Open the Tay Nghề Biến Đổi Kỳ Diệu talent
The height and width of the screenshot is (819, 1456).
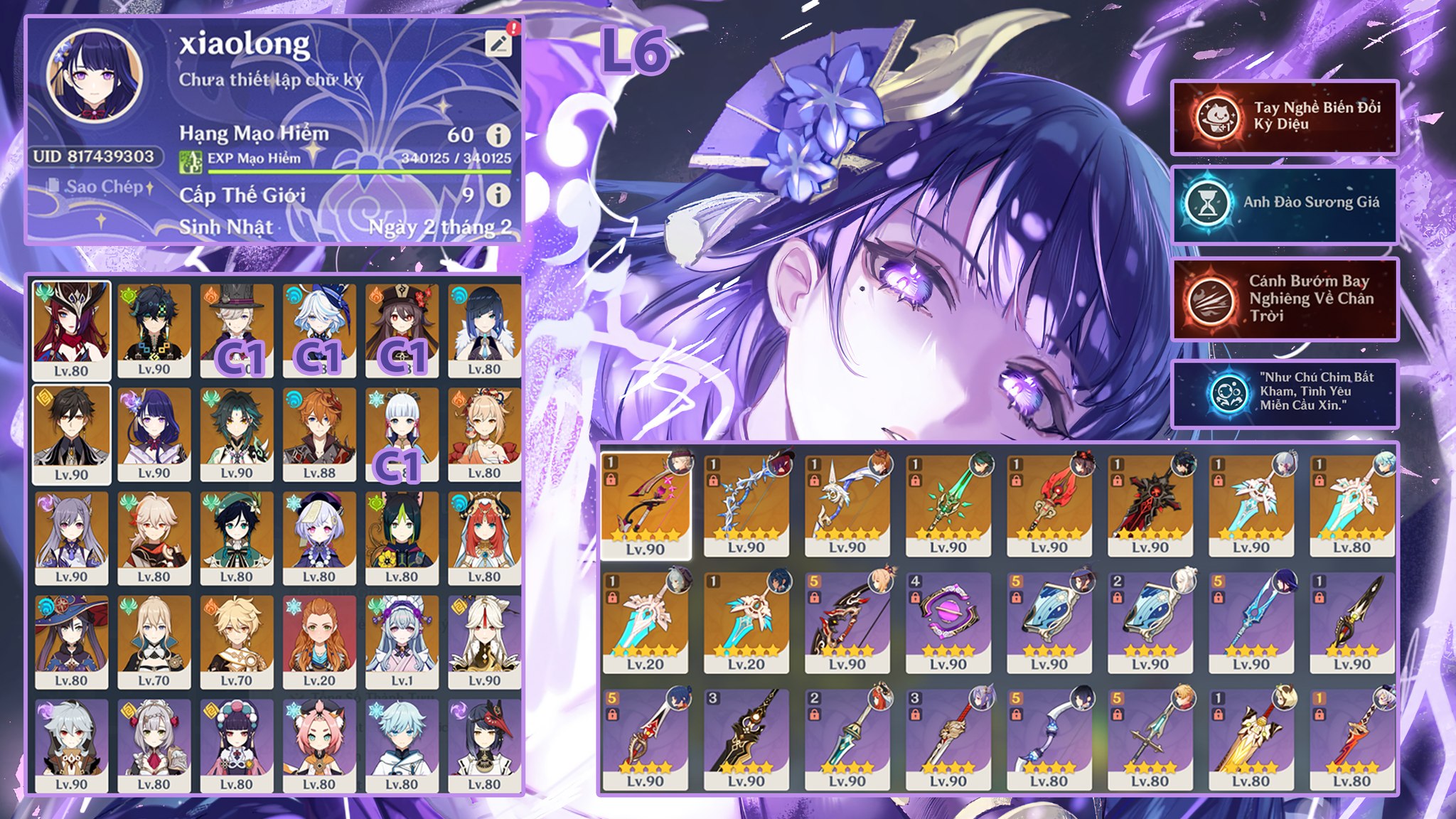tap(1284, 117)
